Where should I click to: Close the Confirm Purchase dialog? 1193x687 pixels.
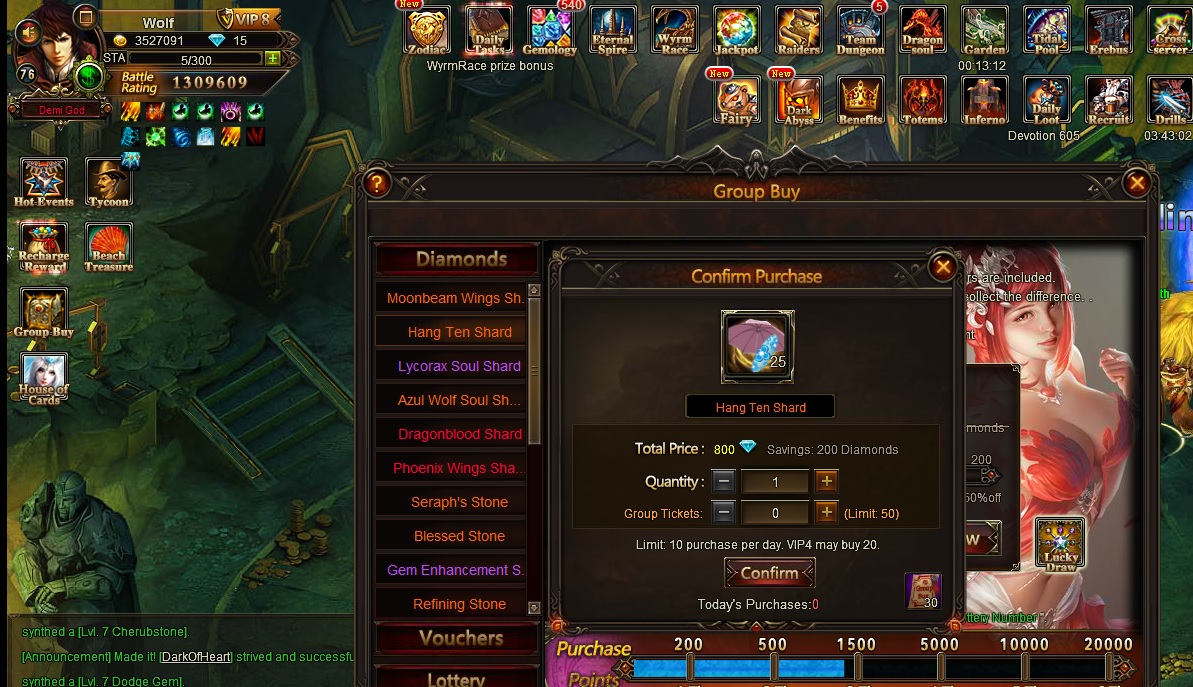click(x=942, y=267)
